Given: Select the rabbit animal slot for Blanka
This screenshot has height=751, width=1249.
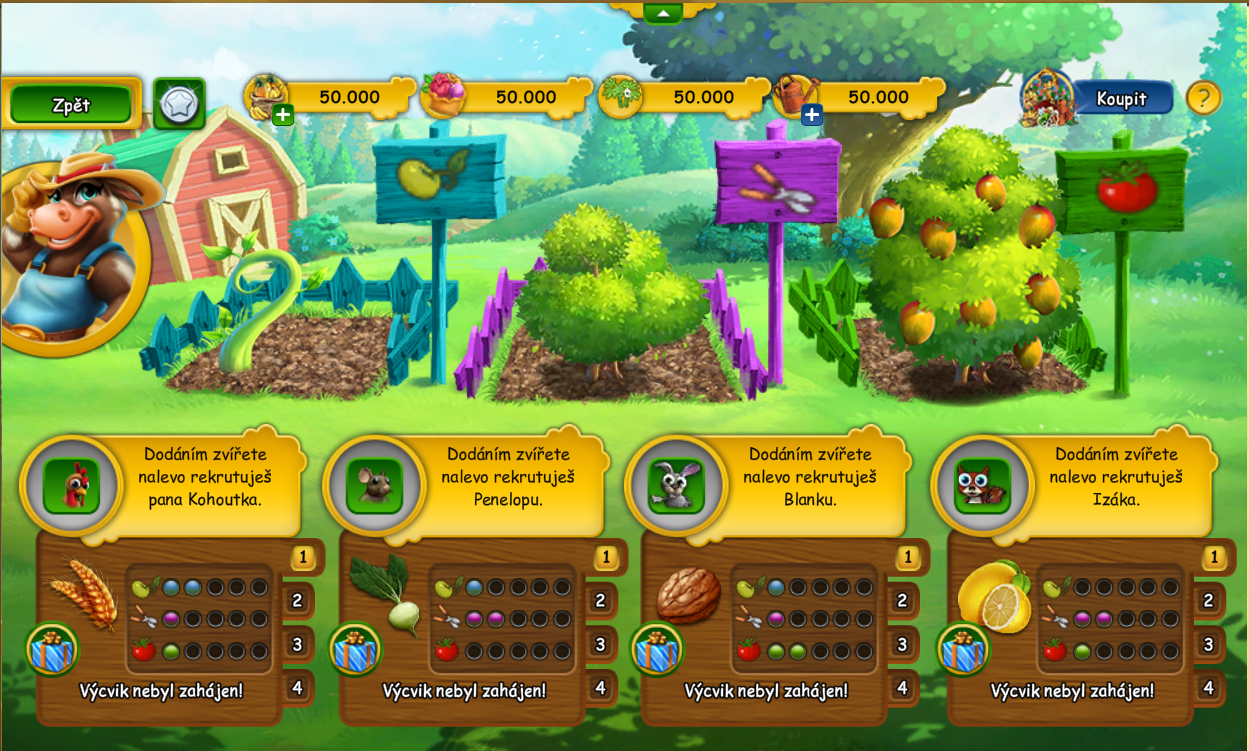Looking at the screenshot, I should 676,486.
